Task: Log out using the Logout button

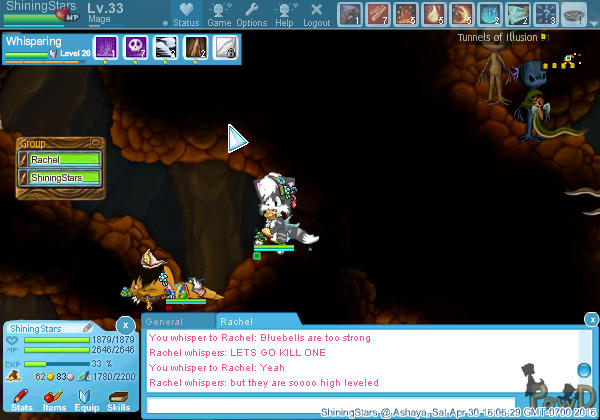Action: tap(316, 15)
